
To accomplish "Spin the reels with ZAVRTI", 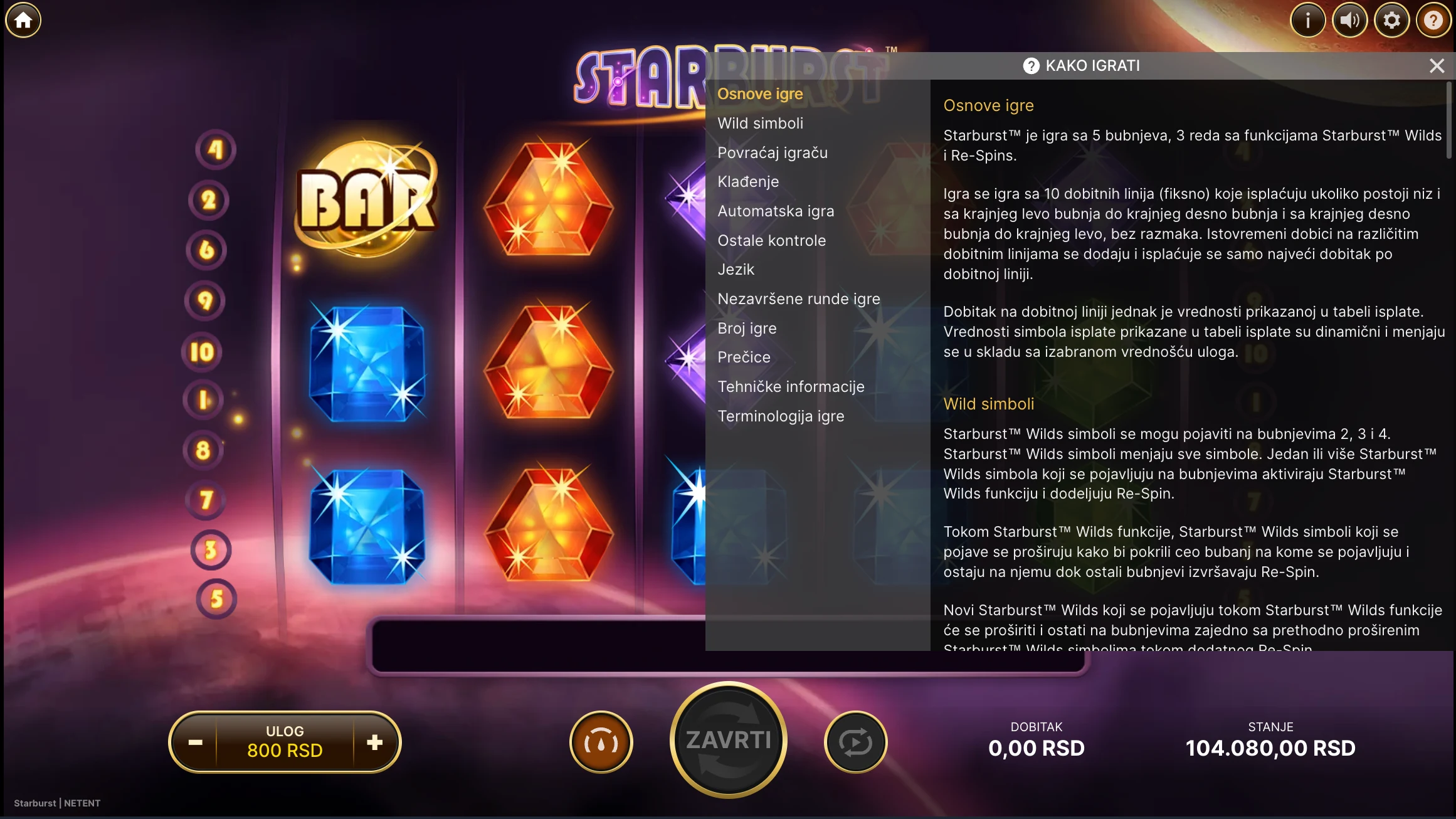I will (x=728, y=740).
